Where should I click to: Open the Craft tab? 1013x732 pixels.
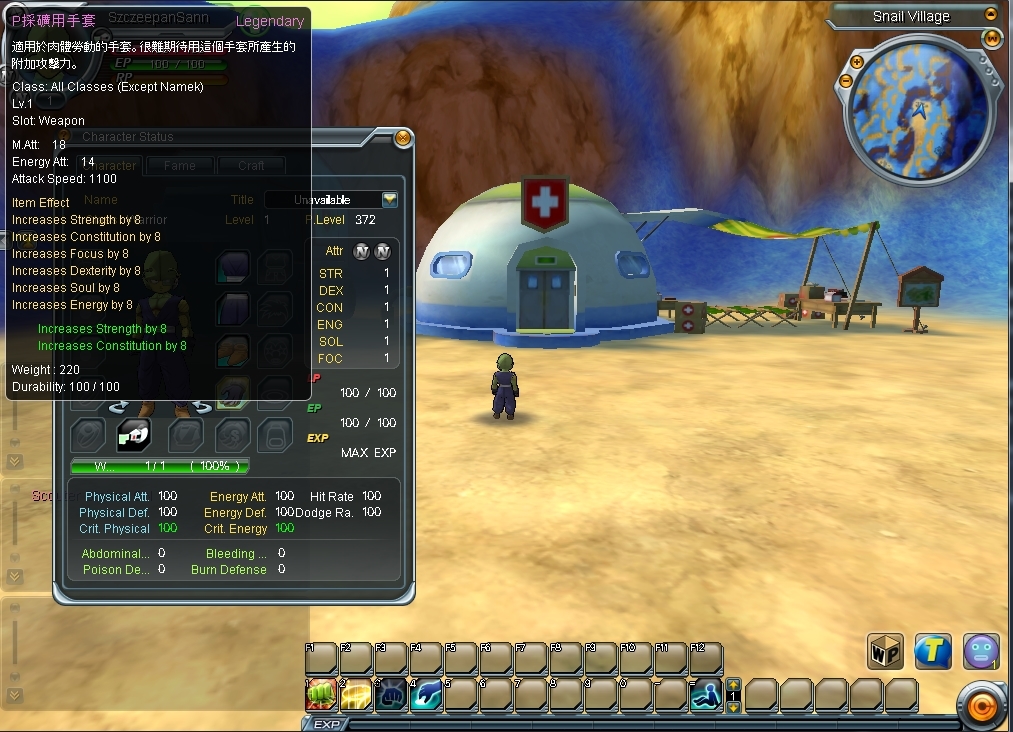(251, 166)
